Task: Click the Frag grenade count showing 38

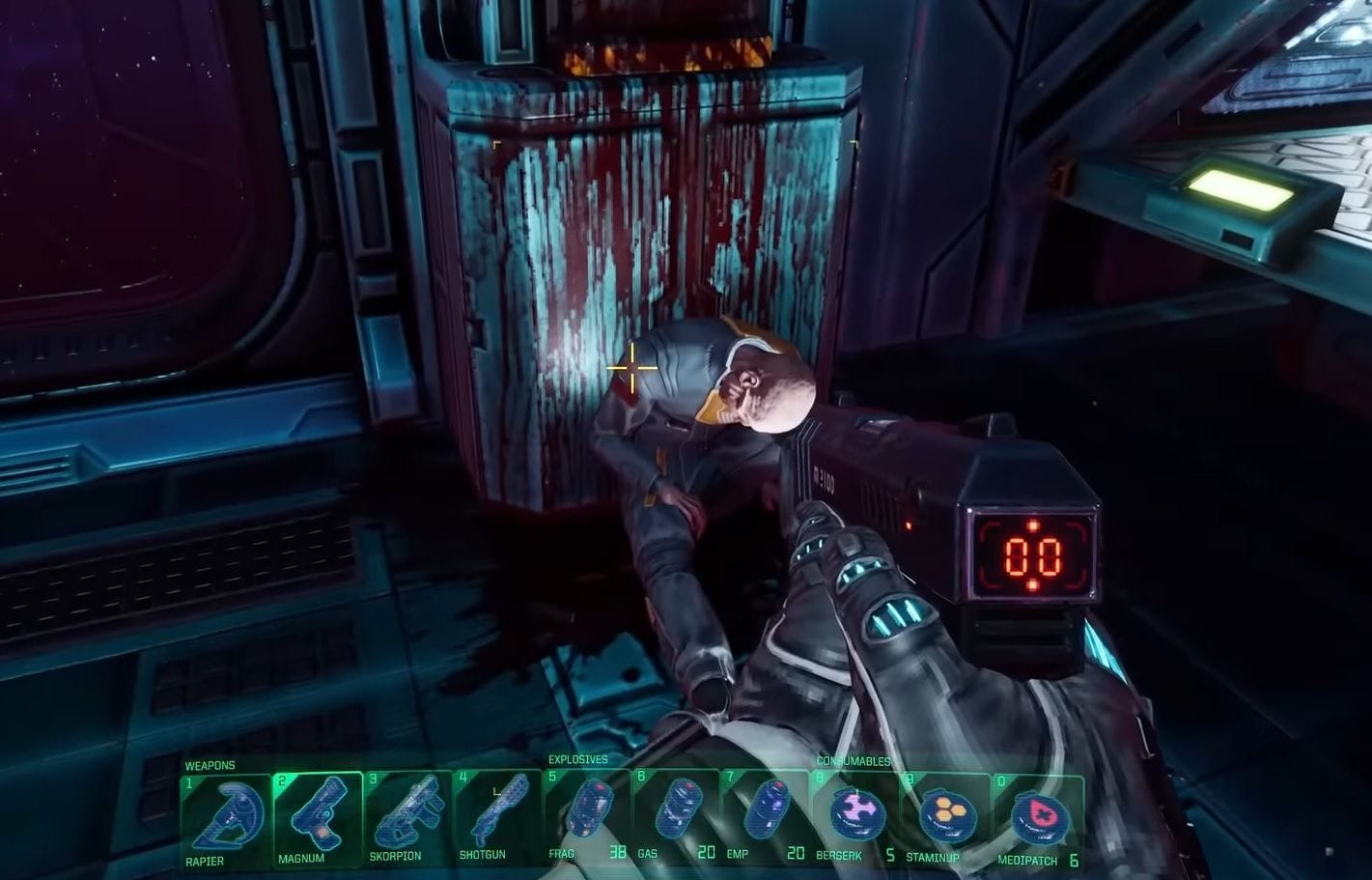Action: point(617,854)
